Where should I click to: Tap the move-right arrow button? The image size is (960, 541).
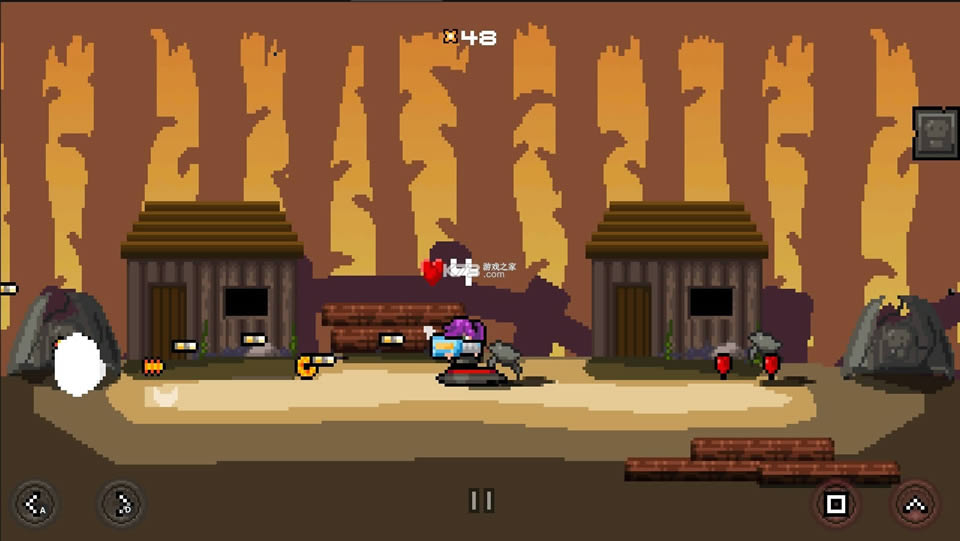pyautogui.click(x=122, y=502)
